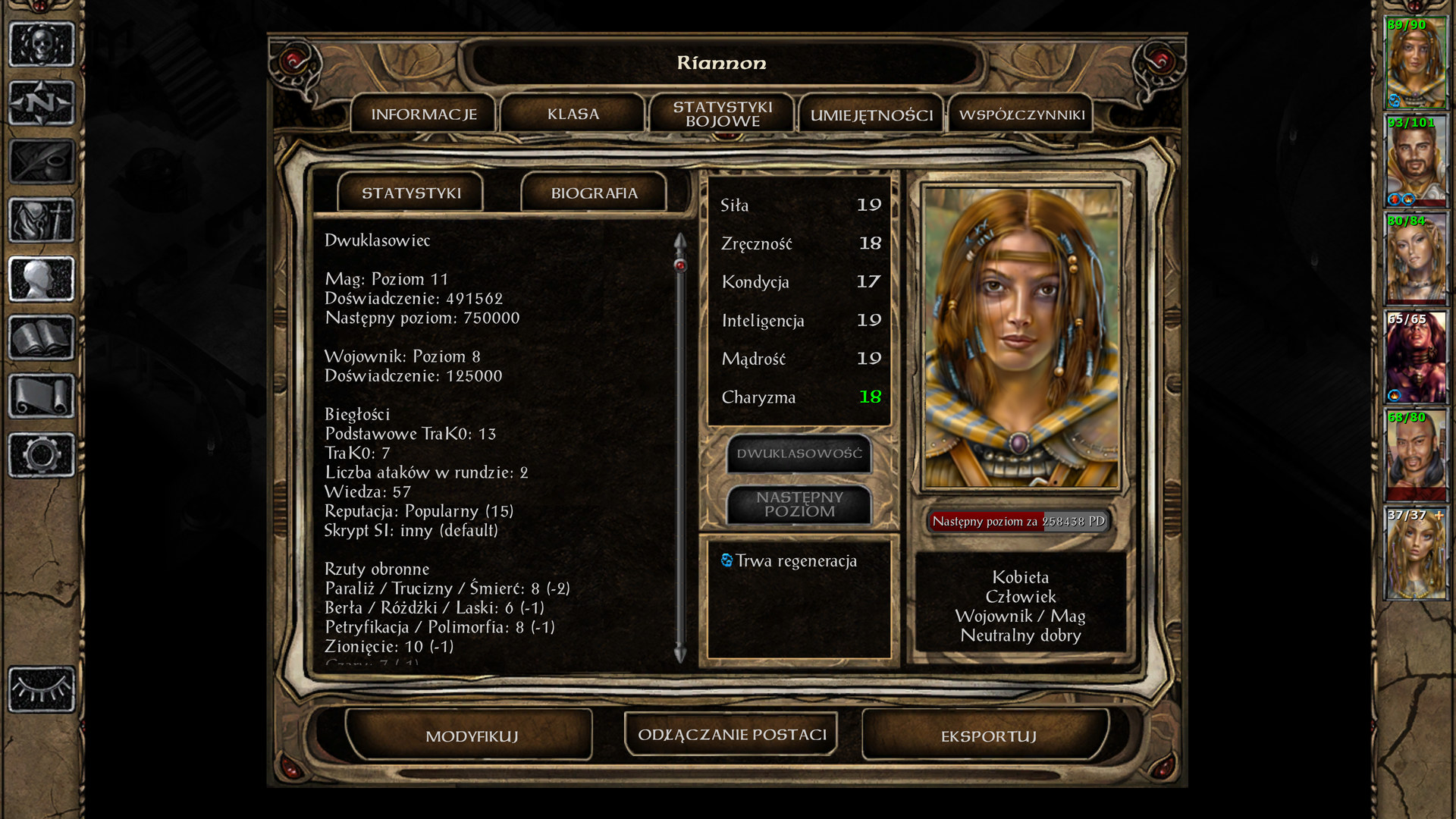Open the skull icon in sidebar

click(x=42, y=44)
